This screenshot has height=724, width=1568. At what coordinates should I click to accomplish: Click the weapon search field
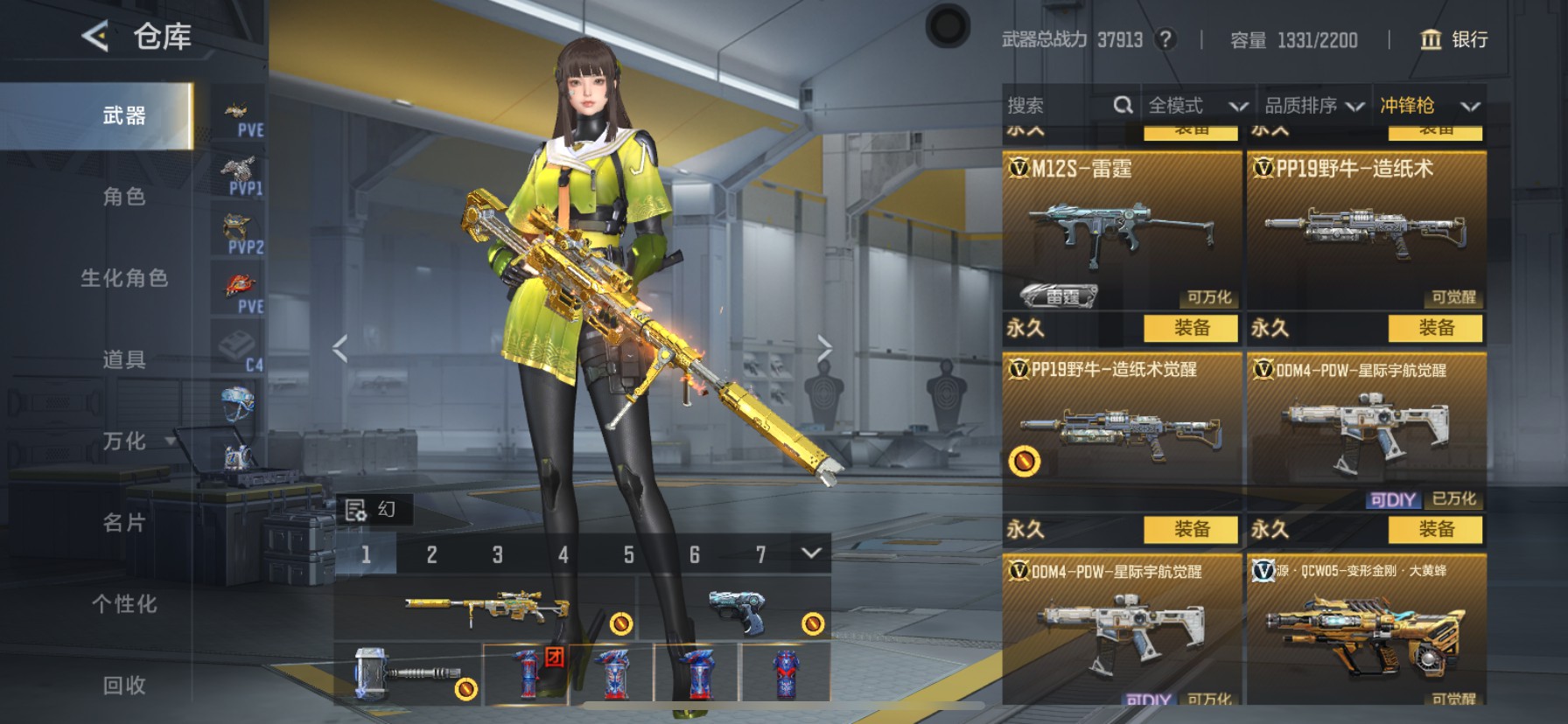pos(1059,106)
